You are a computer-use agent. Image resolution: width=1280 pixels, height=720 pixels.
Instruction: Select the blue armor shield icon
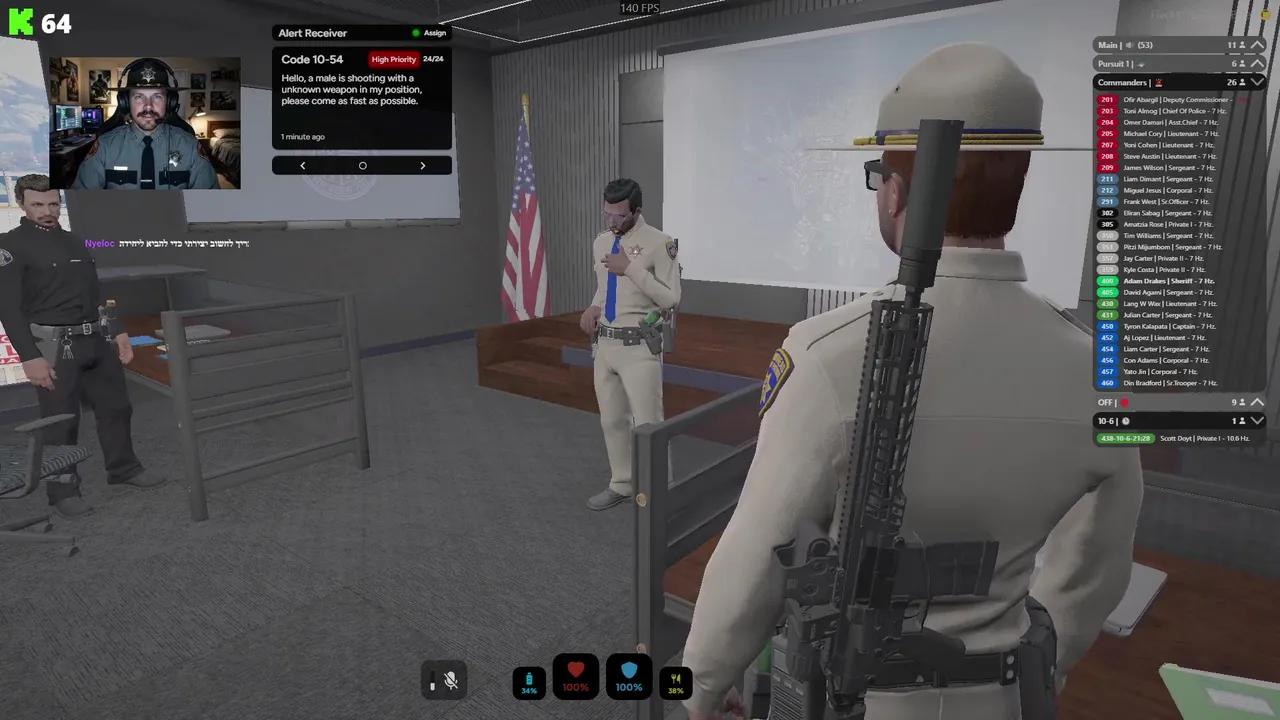(629, 668)
